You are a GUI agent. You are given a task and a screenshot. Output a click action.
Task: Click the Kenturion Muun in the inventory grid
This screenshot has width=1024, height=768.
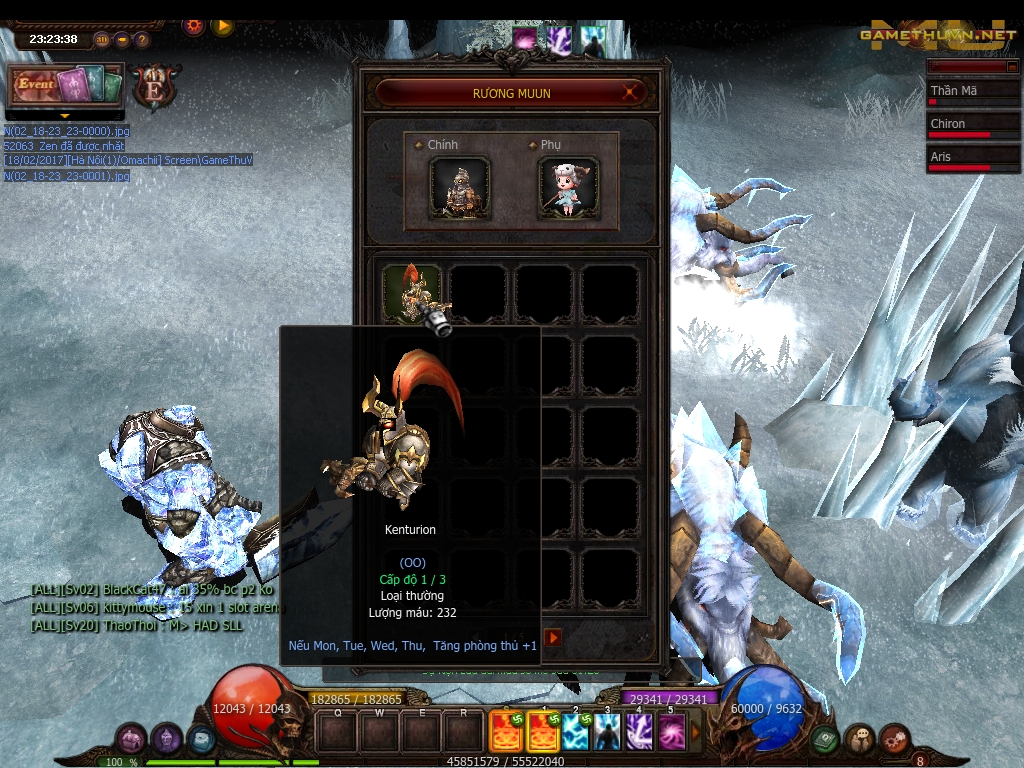412,293
